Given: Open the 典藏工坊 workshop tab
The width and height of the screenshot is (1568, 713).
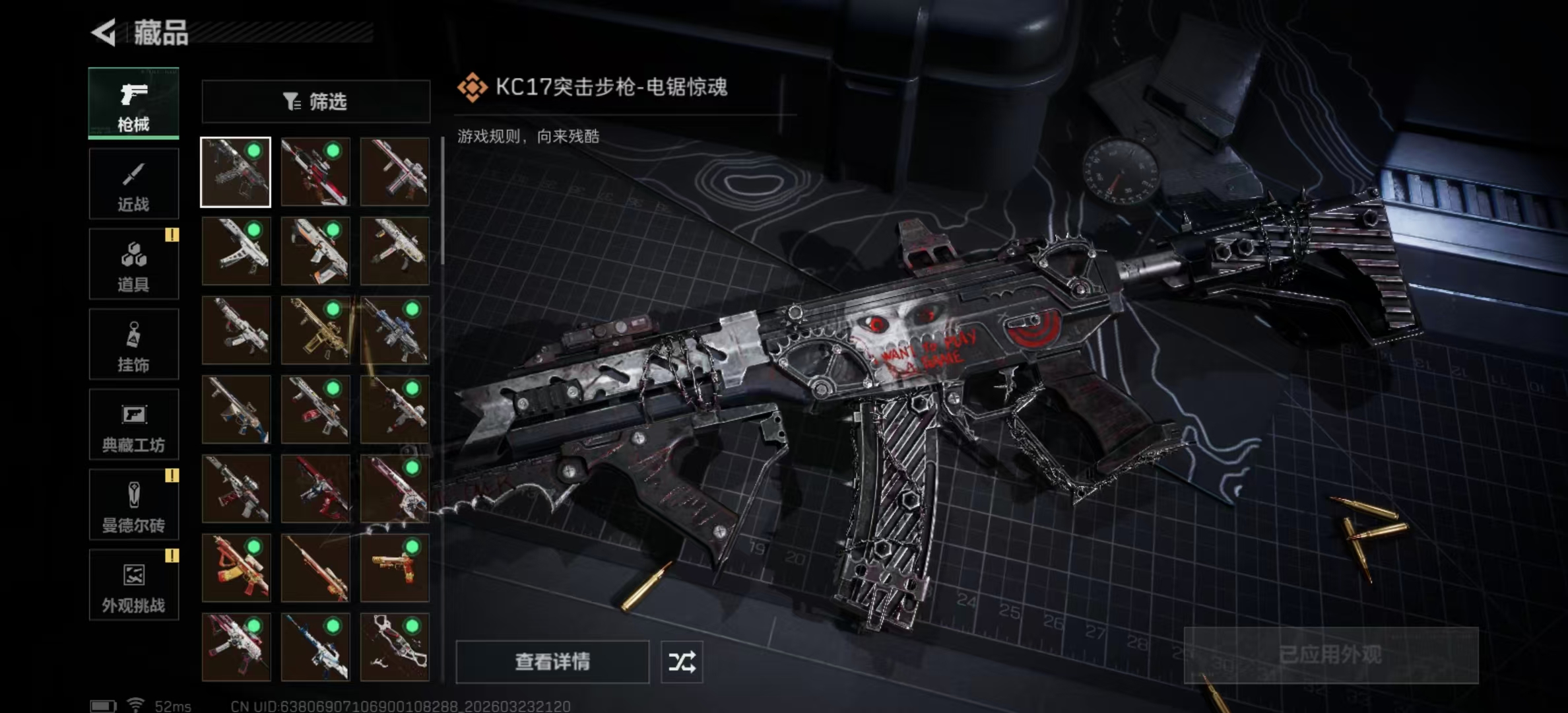Looking at the screenshot, I should click(133, 424).
